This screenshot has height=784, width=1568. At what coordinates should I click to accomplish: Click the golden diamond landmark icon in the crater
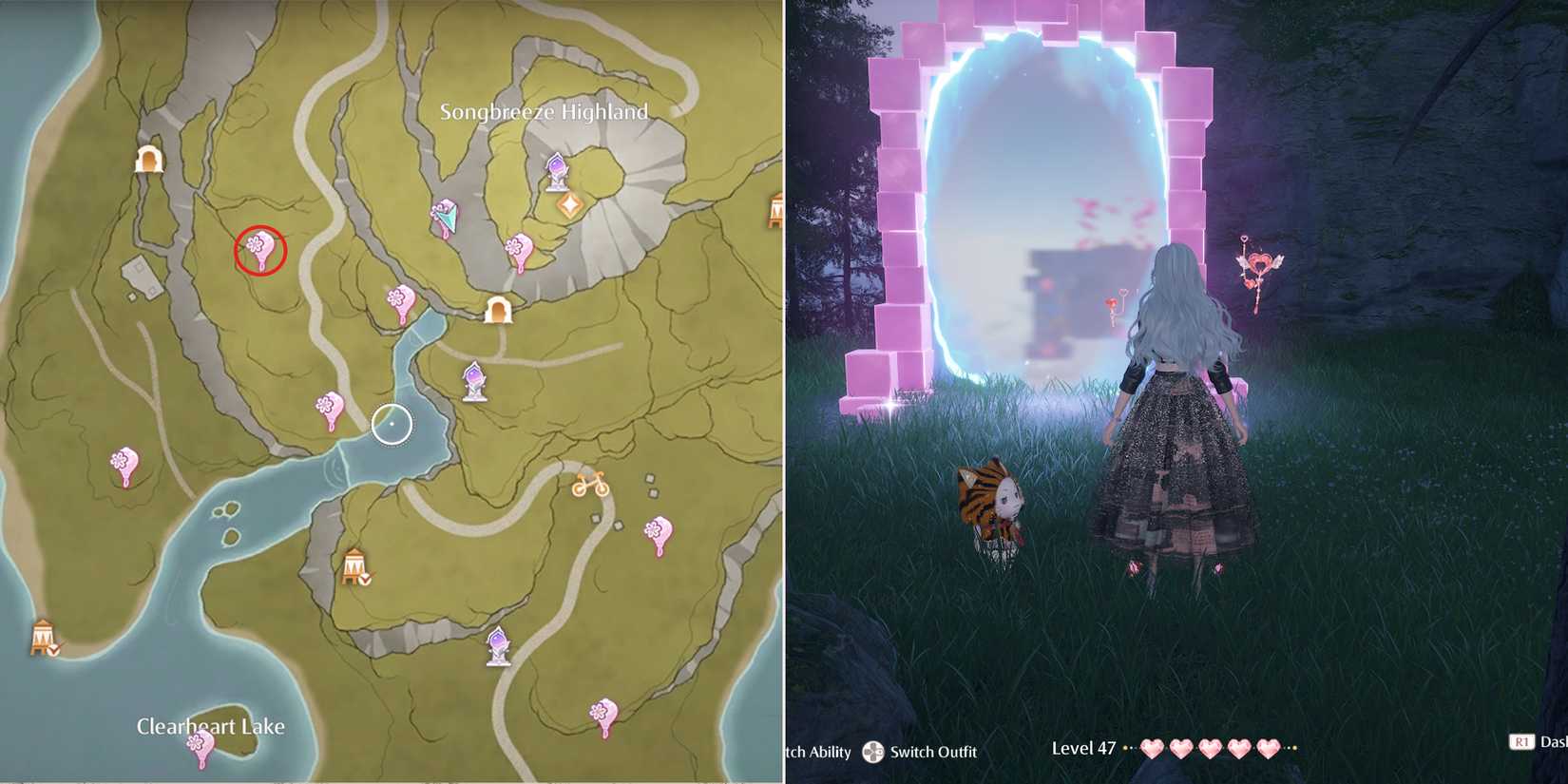(x=570, y=202)
